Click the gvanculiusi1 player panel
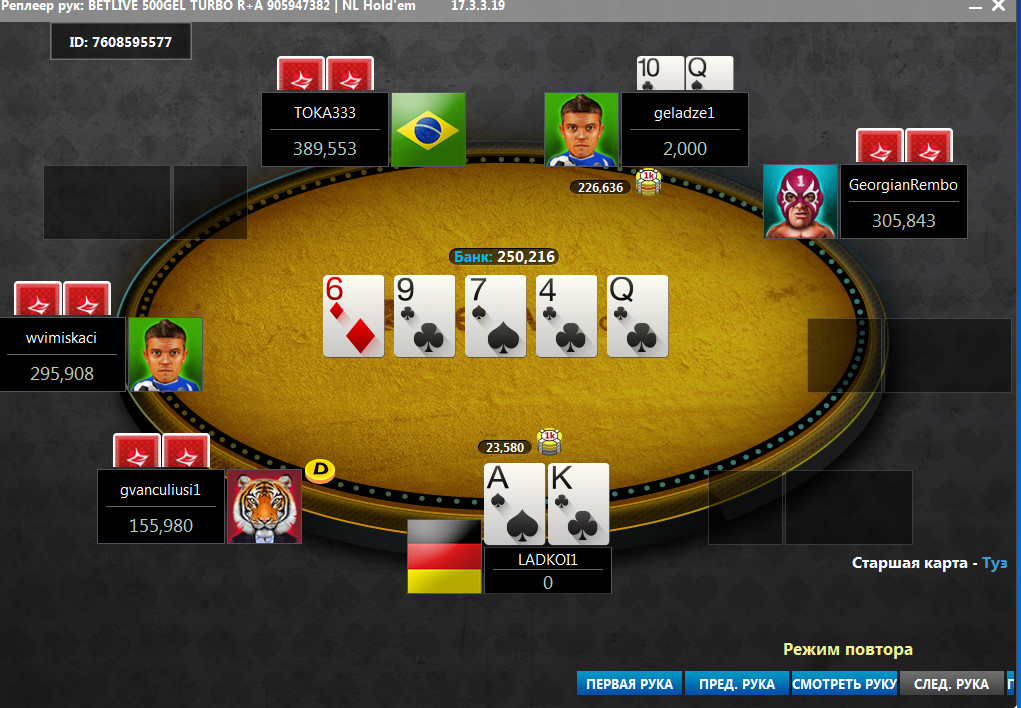The width and height of the screenshot is (1021, 708). pos(161,506)
